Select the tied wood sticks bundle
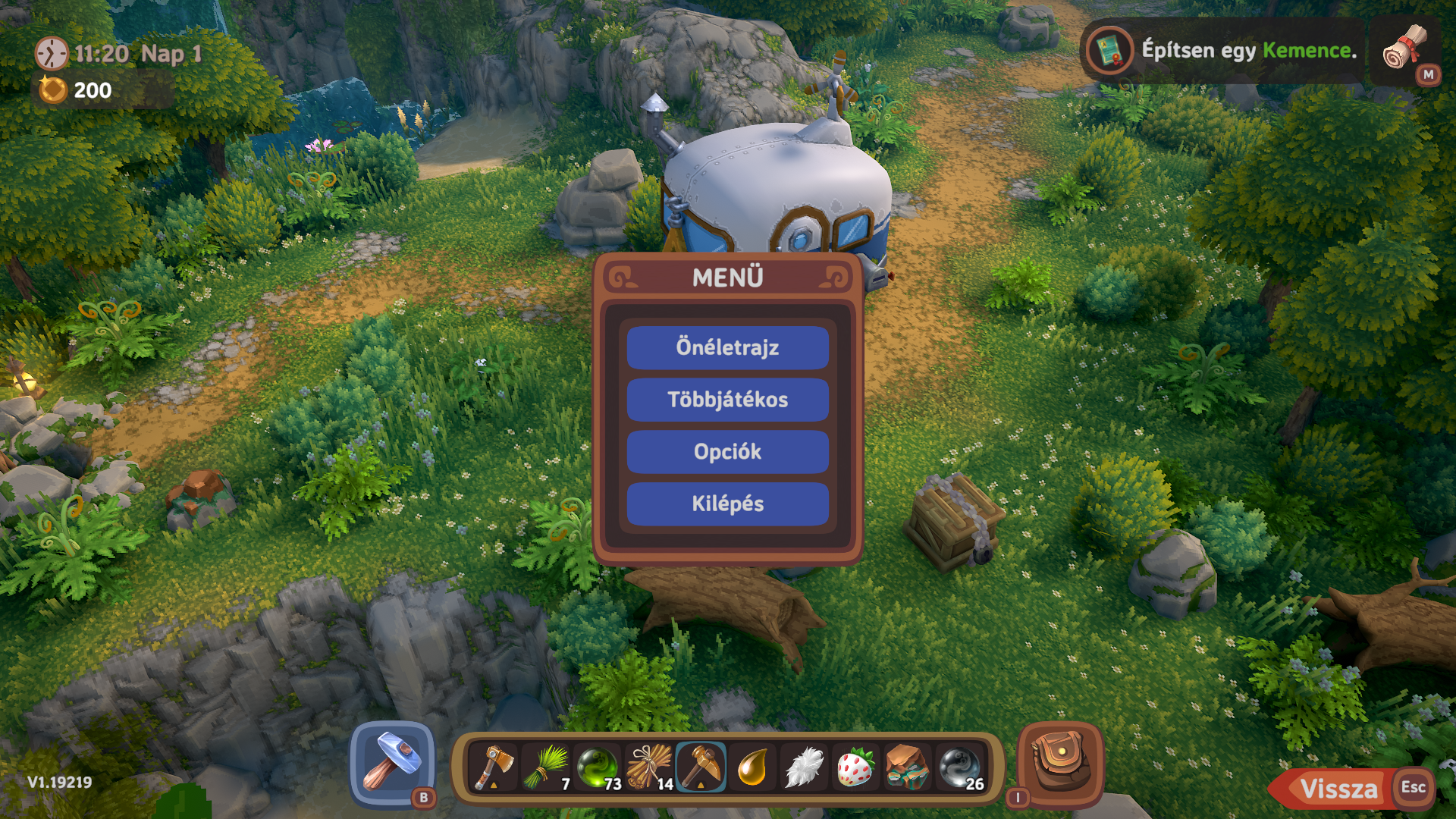Viewport: 1456px width, 819px height. click(649, 767)
